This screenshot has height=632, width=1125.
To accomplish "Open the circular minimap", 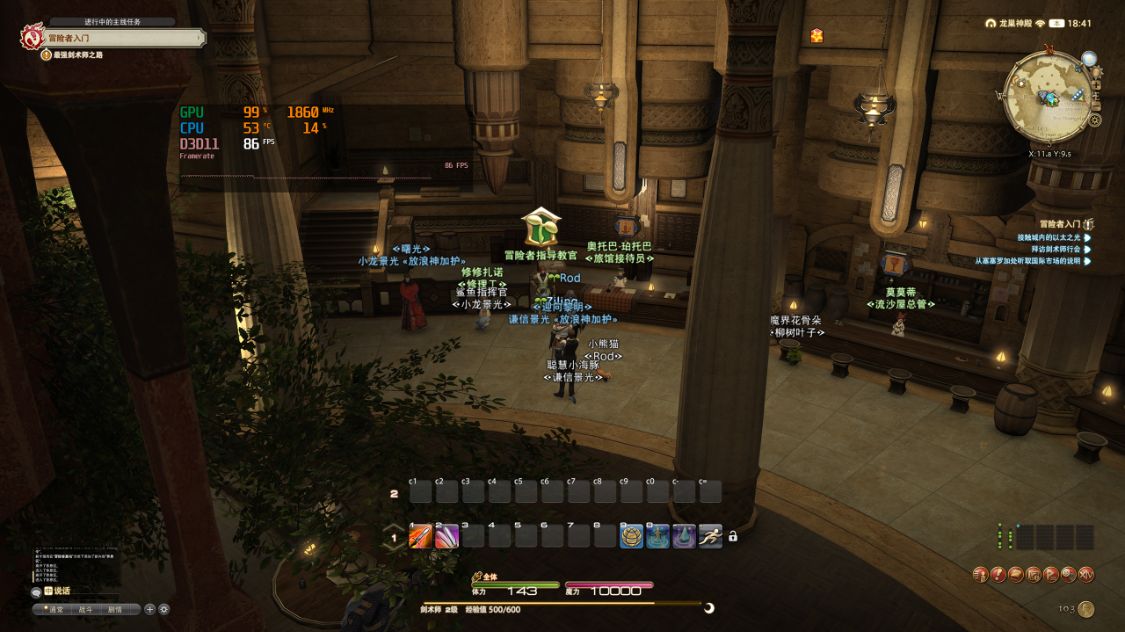I will click(x=1048, y=96).
